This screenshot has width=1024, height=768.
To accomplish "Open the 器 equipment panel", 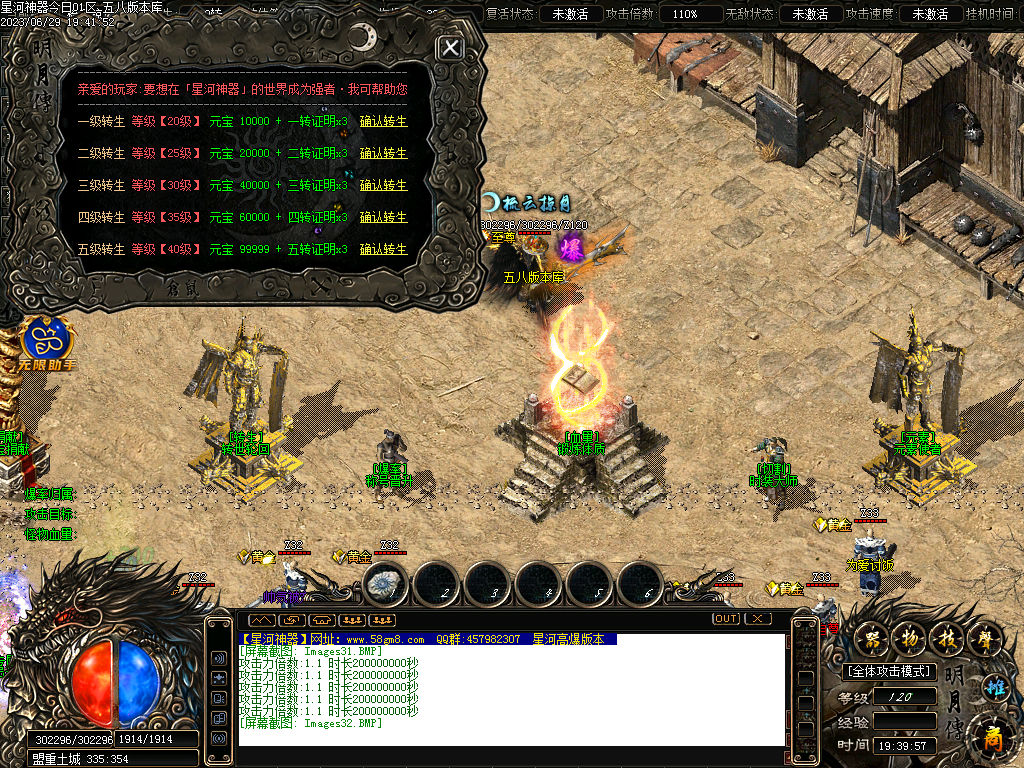I will [x=874, y=637].
